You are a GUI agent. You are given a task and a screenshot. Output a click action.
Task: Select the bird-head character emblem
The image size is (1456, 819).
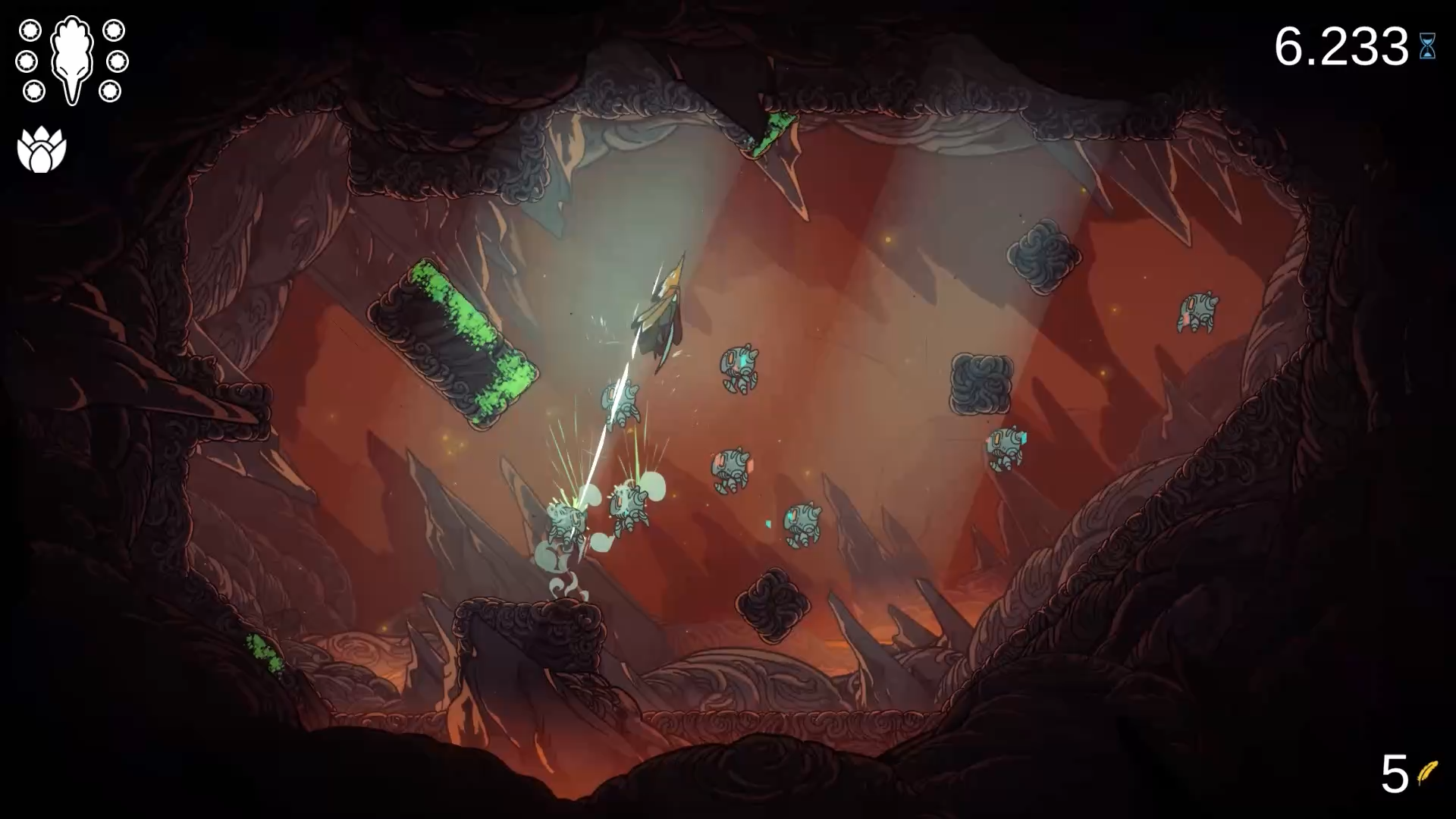72,59
